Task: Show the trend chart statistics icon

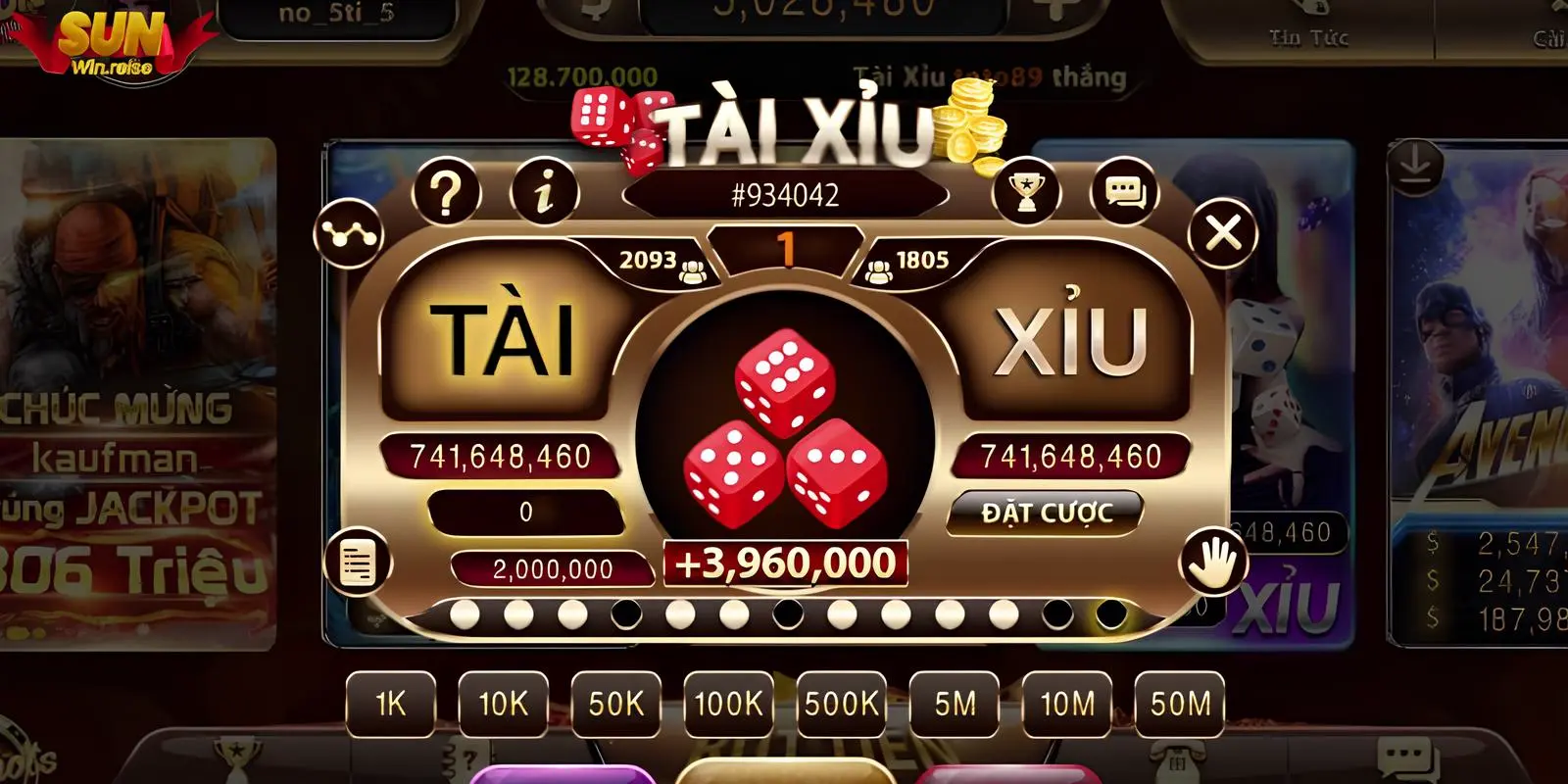Action: tap(348, 234)
